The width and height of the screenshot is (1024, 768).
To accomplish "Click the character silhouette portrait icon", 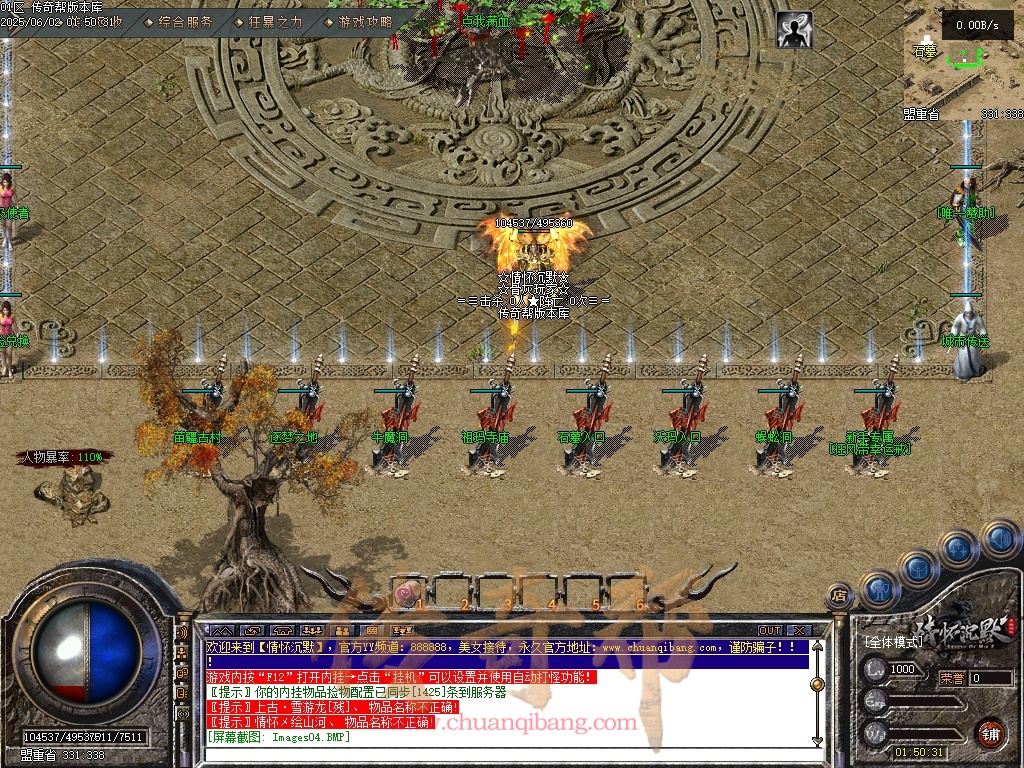I will coord(794,30).
